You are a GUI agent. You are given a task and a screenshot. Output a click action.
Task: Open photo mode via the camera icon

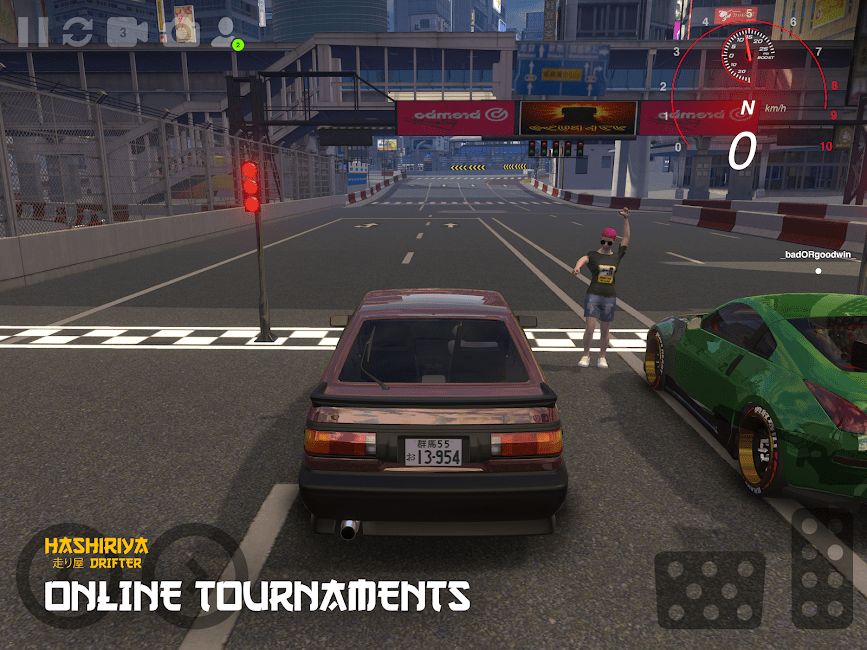coord(181,31)
